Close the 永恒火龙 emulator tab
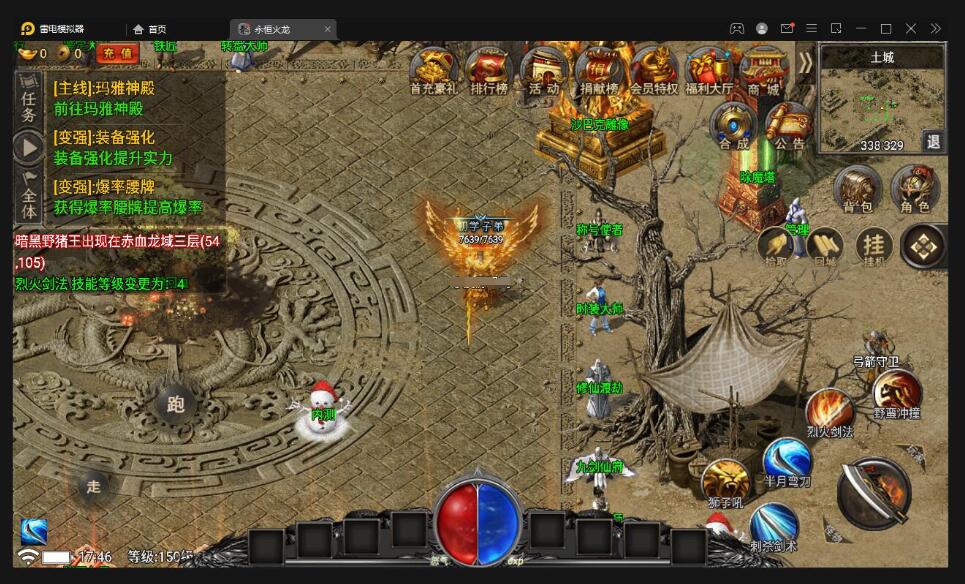This screenshot has height=584, width=965. point(328,29)
